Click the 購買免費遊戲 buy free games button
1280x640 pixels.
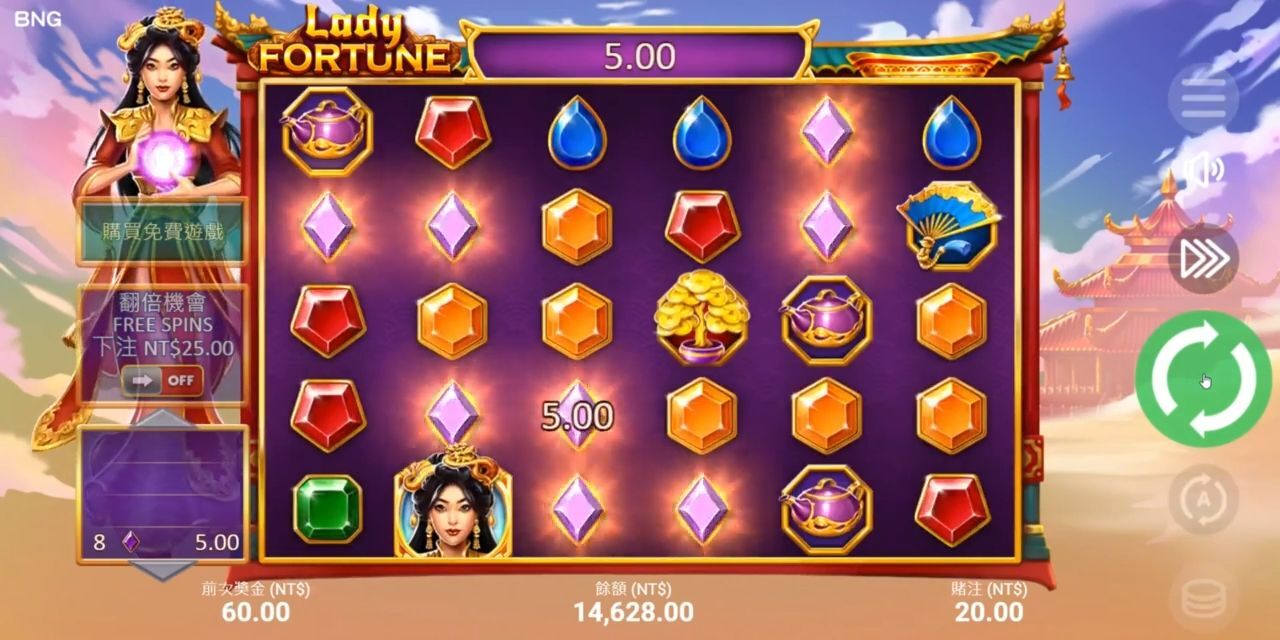pyautogui.click(x=163, y=232)
